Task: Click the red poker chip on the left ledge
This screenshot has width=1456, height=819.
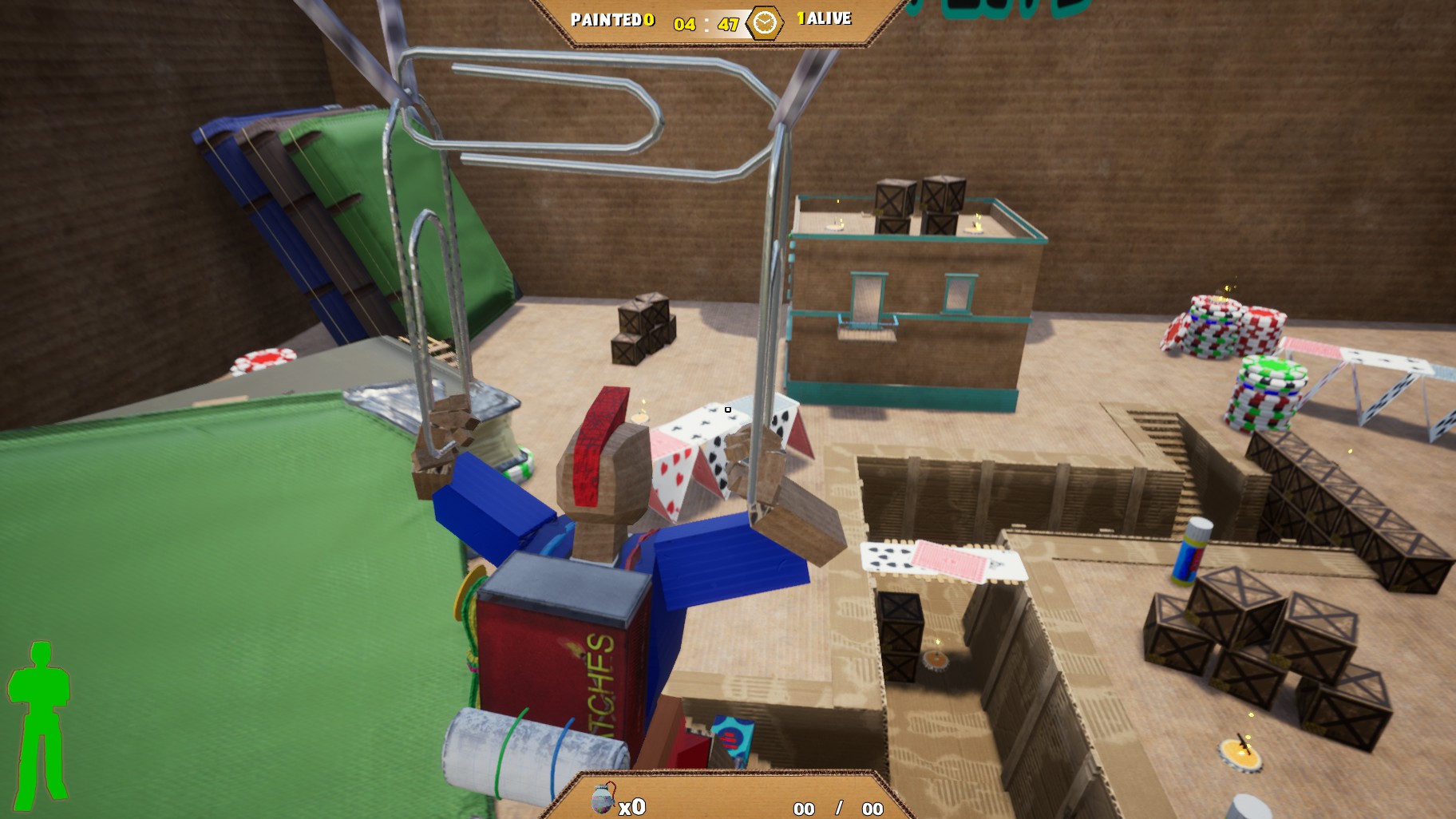Action: point(263,361)
